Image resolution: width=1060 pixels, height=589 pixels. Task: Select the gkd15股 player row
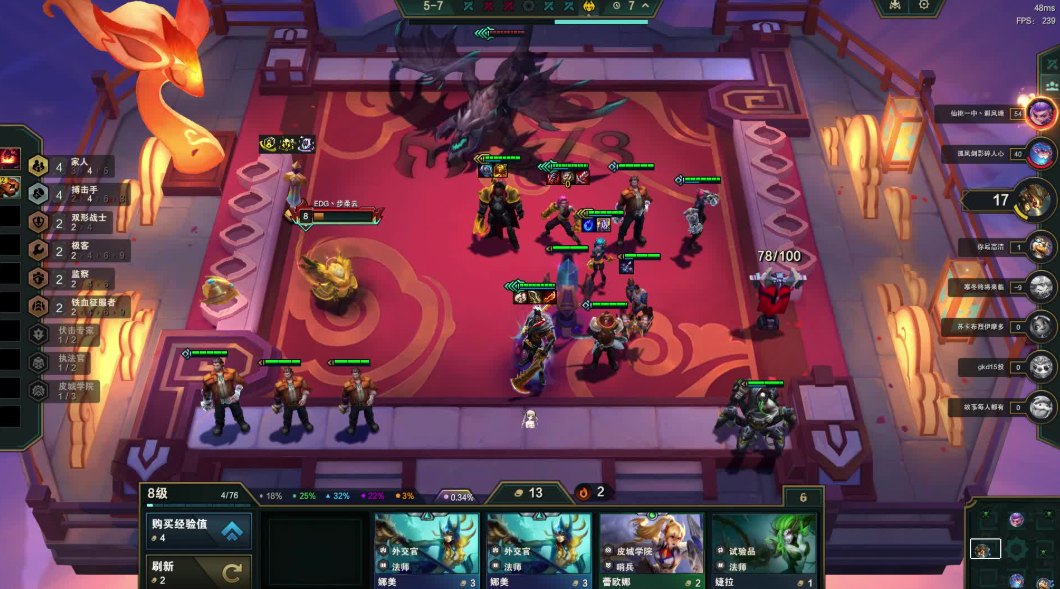pyautogui.click(x=1040, y=366)
